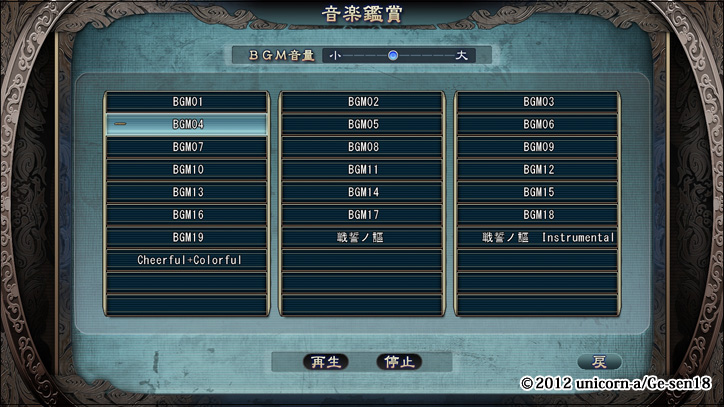Select the BGM03 entry
The width and height of the screenshot is (724, 407).
[x=538, y=102]
